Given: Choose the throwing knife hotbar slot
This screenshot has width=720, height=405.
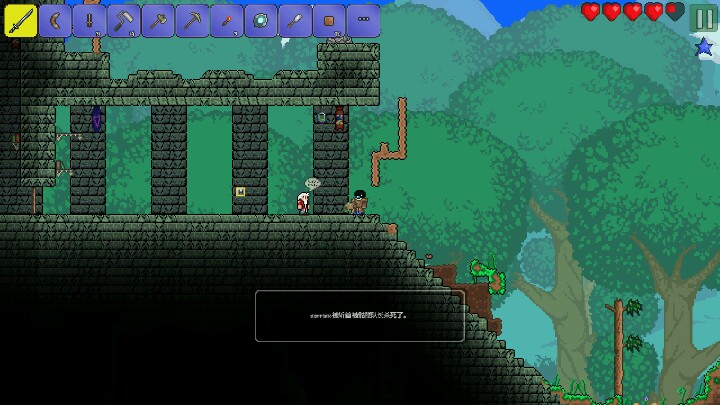Looking at the screenshot, I should point(89,20).
